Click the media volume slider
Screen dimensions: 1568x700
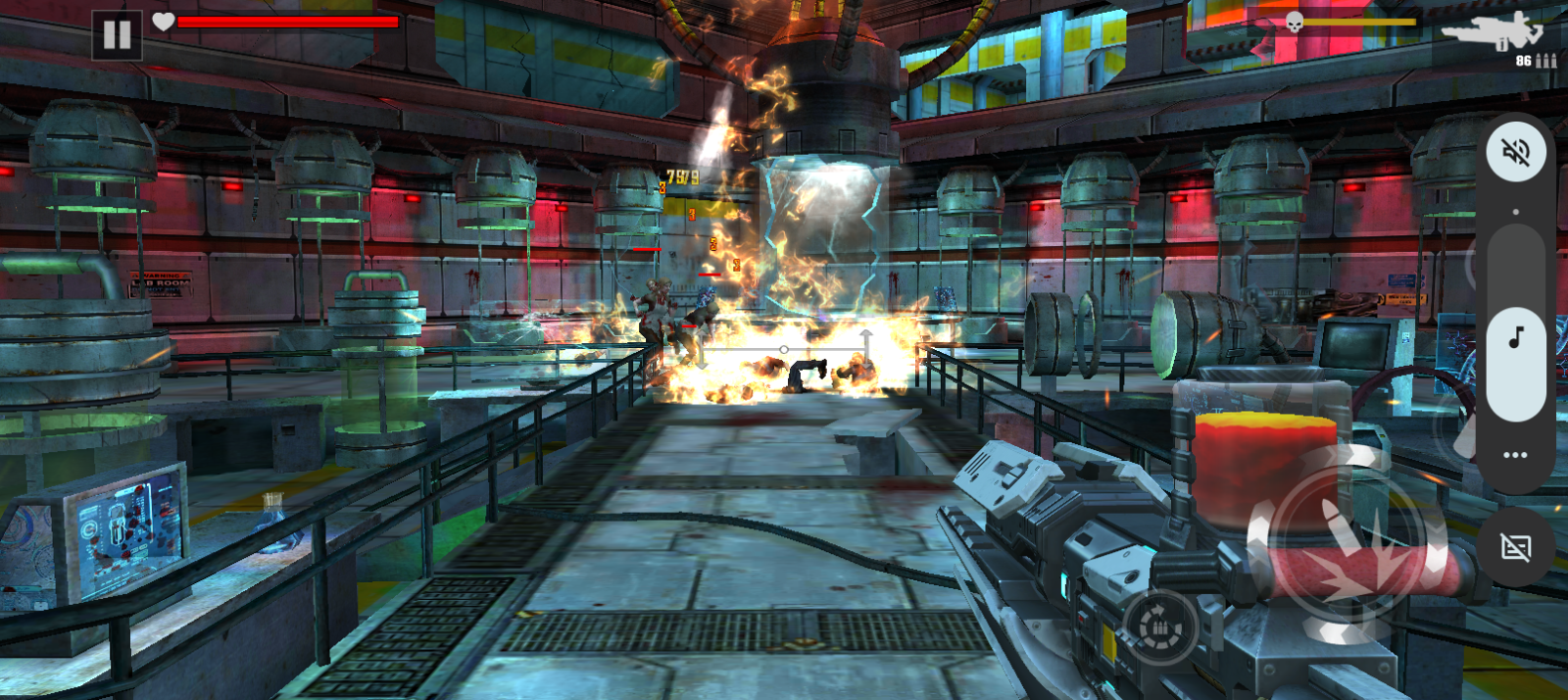(1515, 324)
